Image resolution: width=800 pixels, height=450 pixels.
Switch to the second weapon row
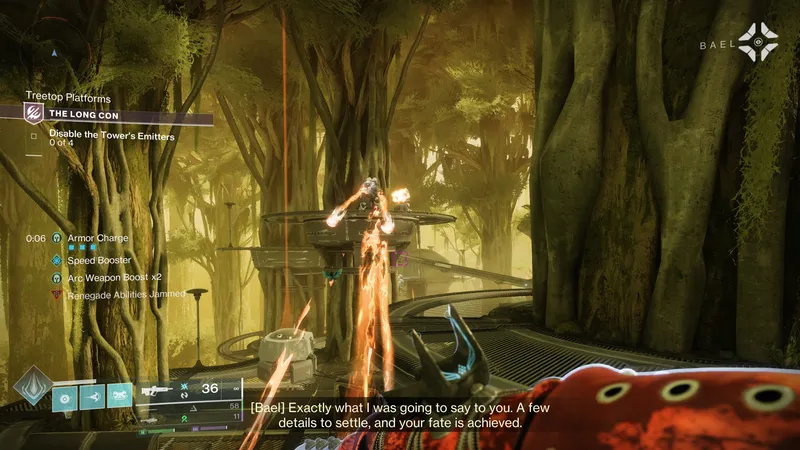190,407
